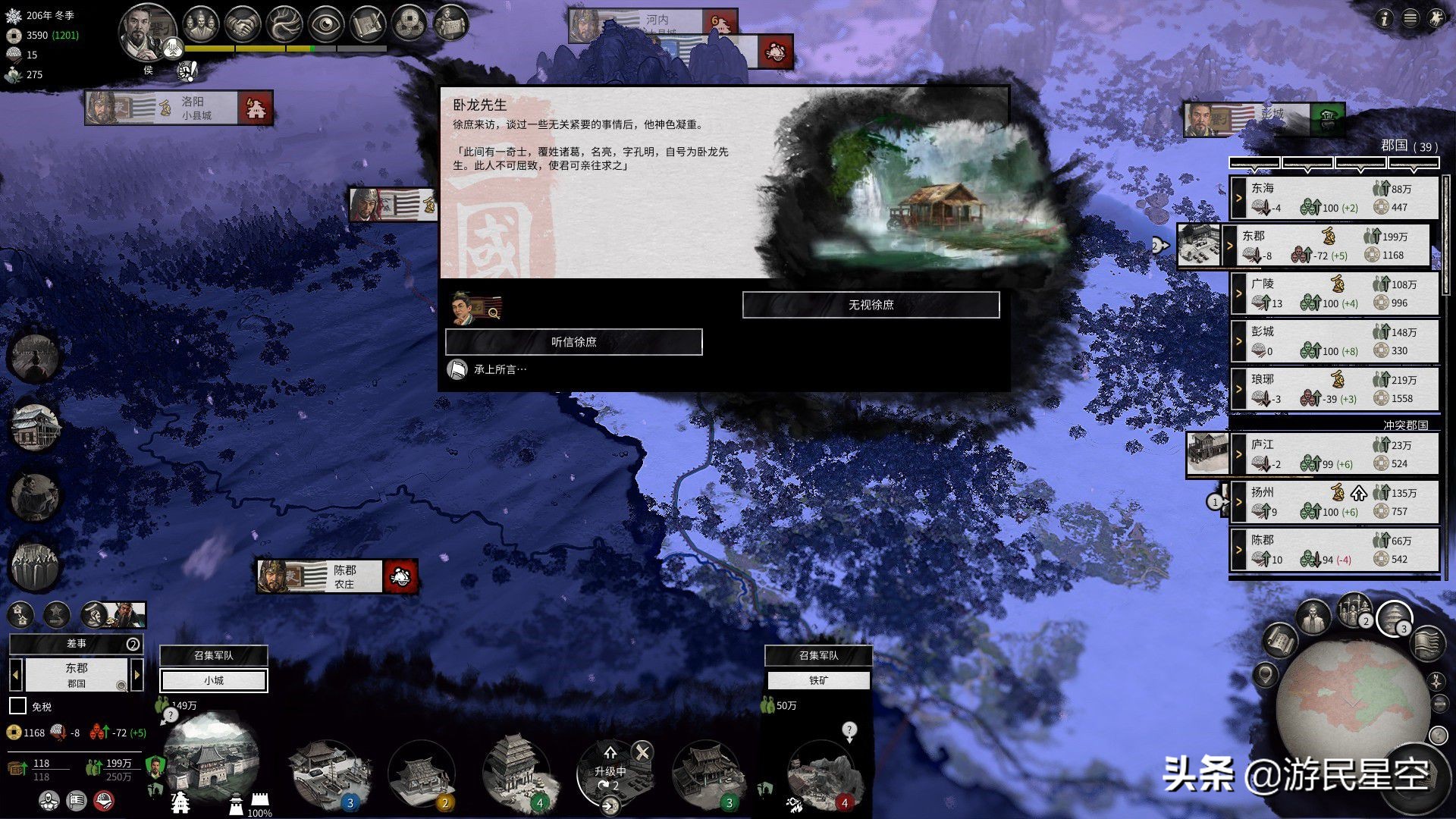The image size is (1456, 819).
Task: Cancel the building upgrade in progress
Action: [x=642, y=752]
